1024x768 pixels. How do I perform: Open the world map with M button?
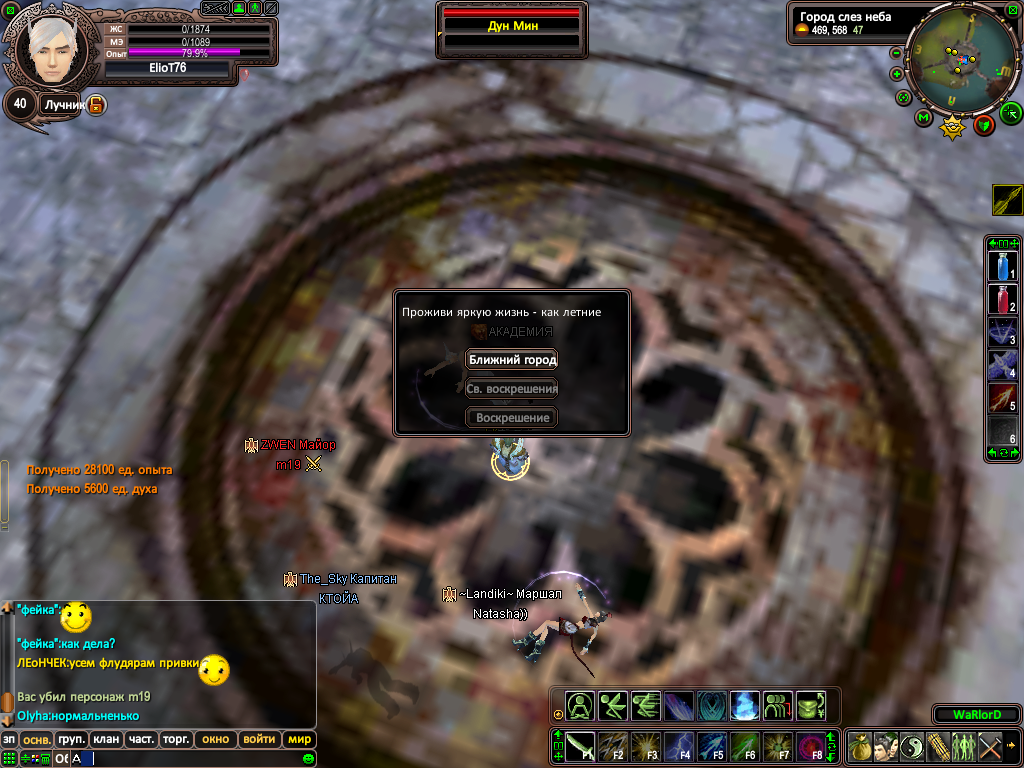(x=923, y=119)
